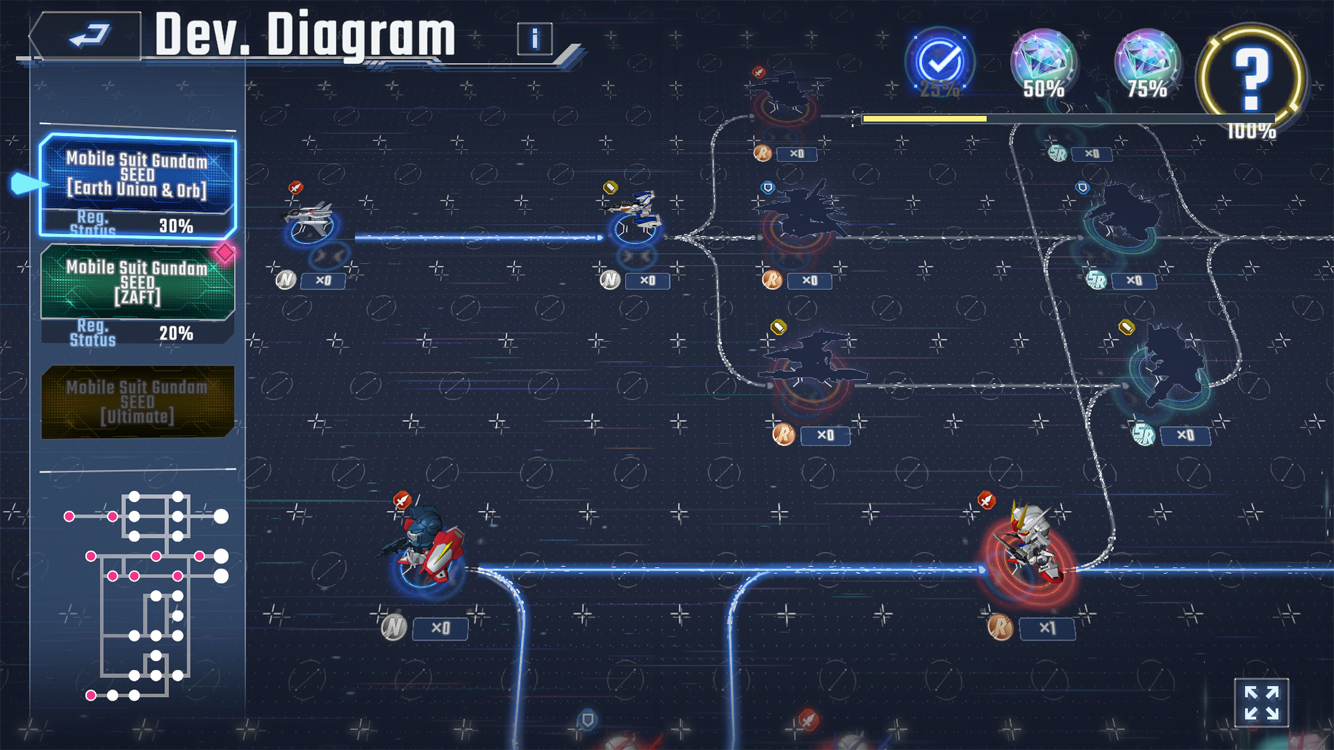Switch to Mobile Suit Gundam SEED ZAFT
The width and height of the screenshot is (1334, 750).
pyautogui.click(x=137, y=294)
